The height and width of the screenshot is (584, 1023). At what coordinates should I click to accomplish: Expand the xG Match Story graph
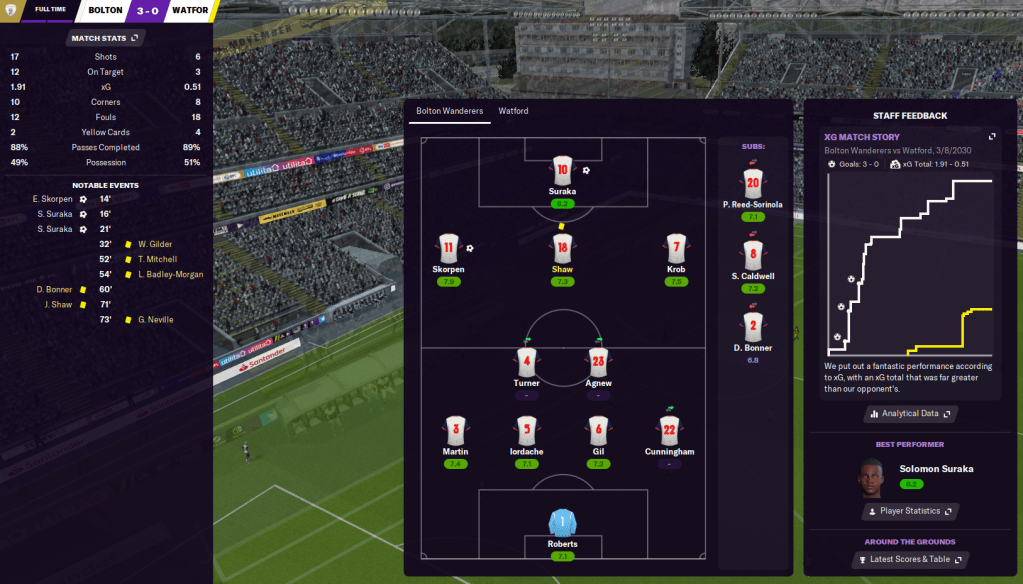click(992, 137)
